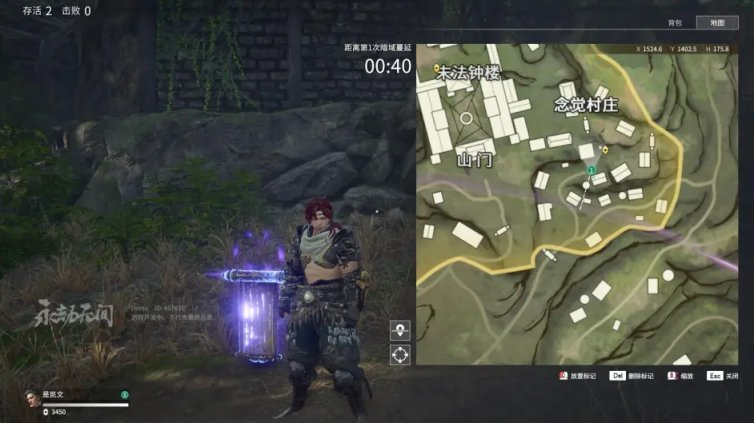Click the map pin marker button
This screenshot has width=754, height=423.
point(400,330)
